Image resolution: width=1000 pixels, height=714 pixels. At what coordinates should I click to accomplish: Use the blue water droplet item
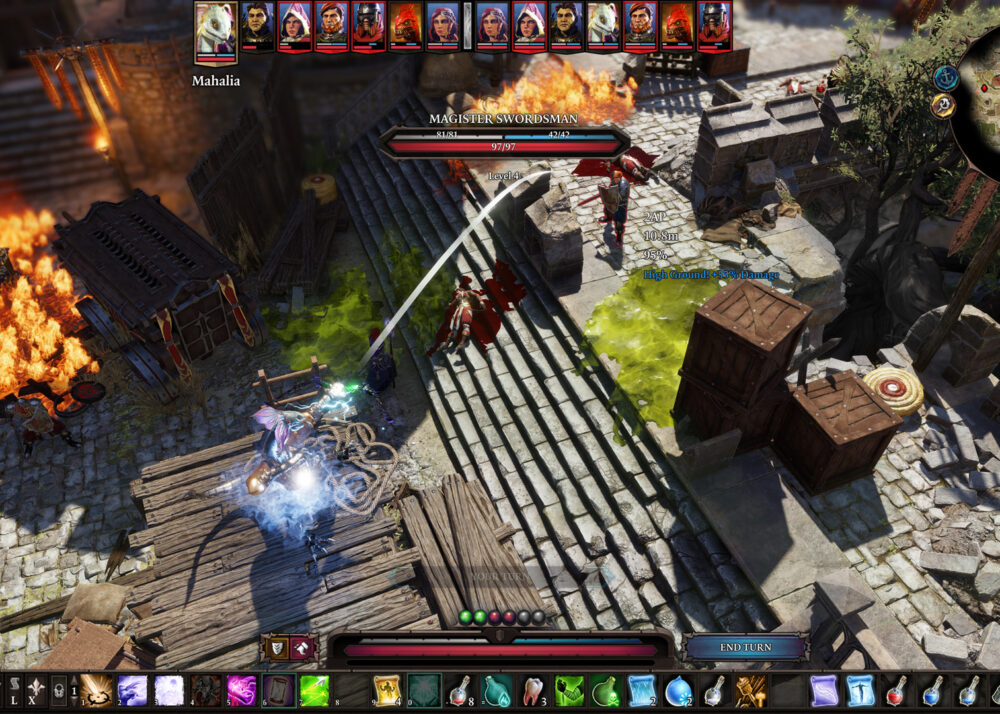pos(678,690)
